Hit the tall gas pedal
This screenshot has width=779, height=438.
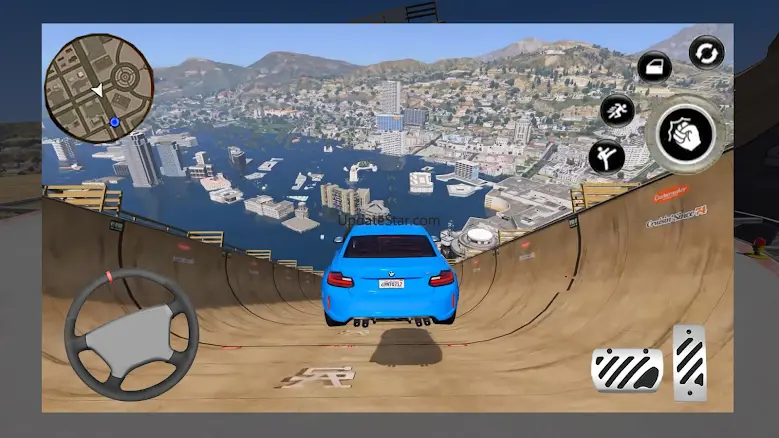690,362
